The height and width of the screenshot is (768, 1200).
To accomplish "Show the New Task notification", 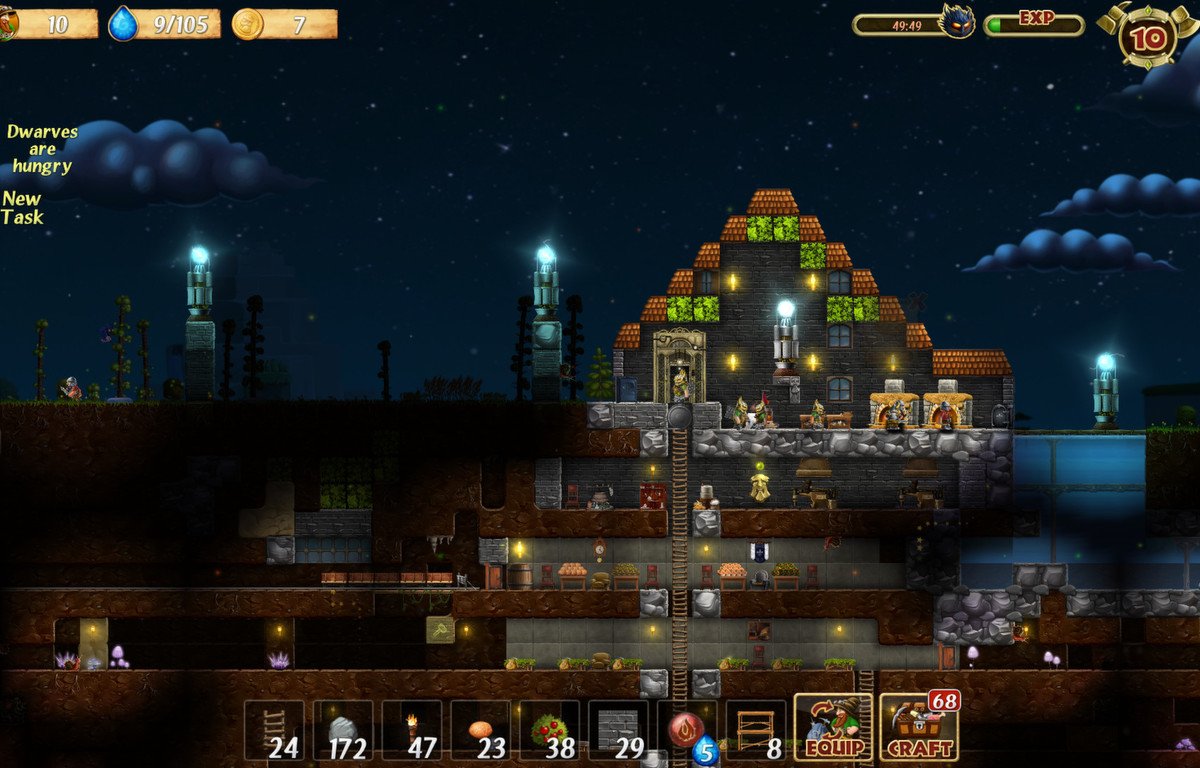I will coord(23,208).
